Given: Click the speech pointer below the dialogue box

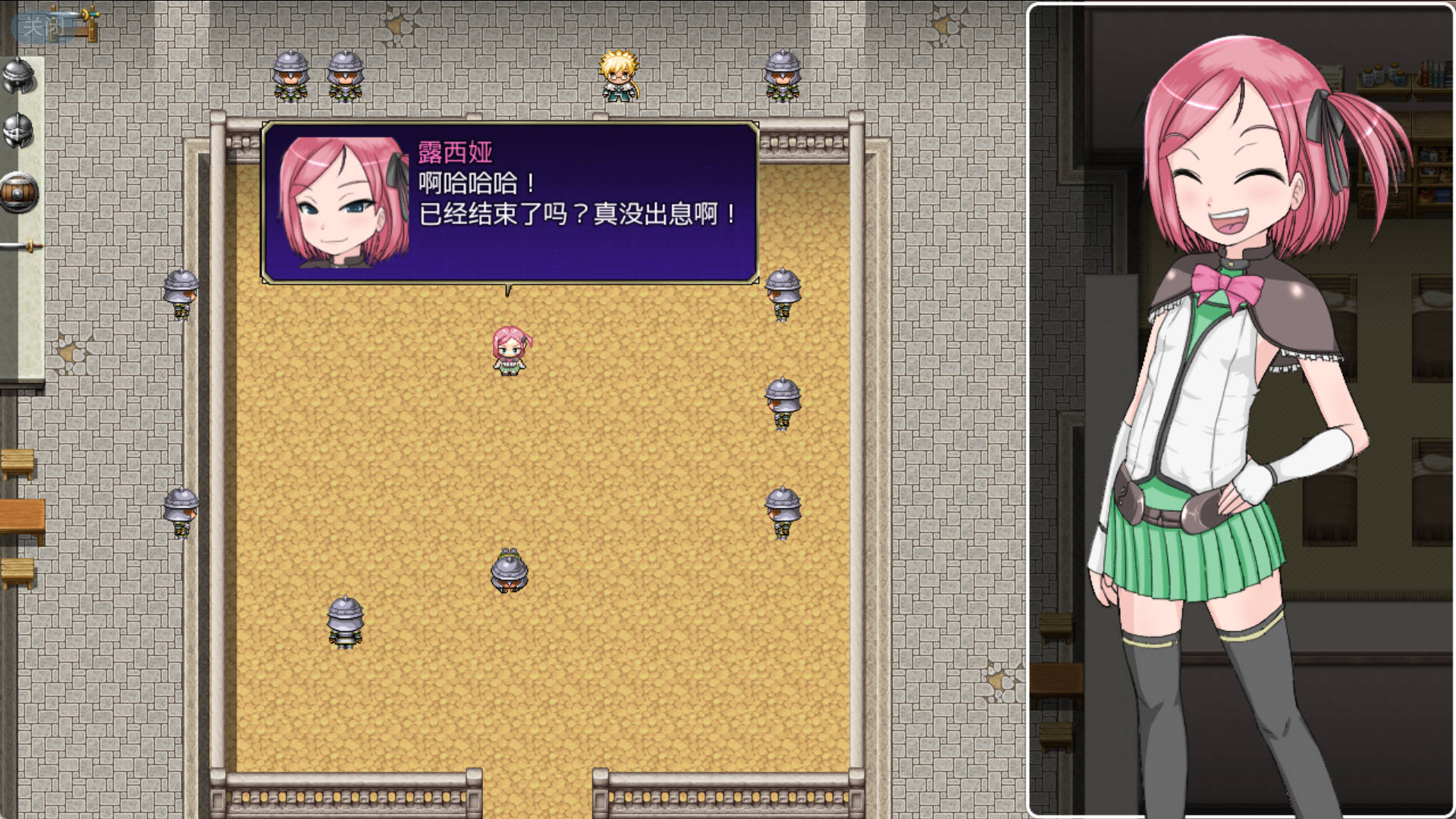Looking at the screenshot, I should tap(507, 290).
